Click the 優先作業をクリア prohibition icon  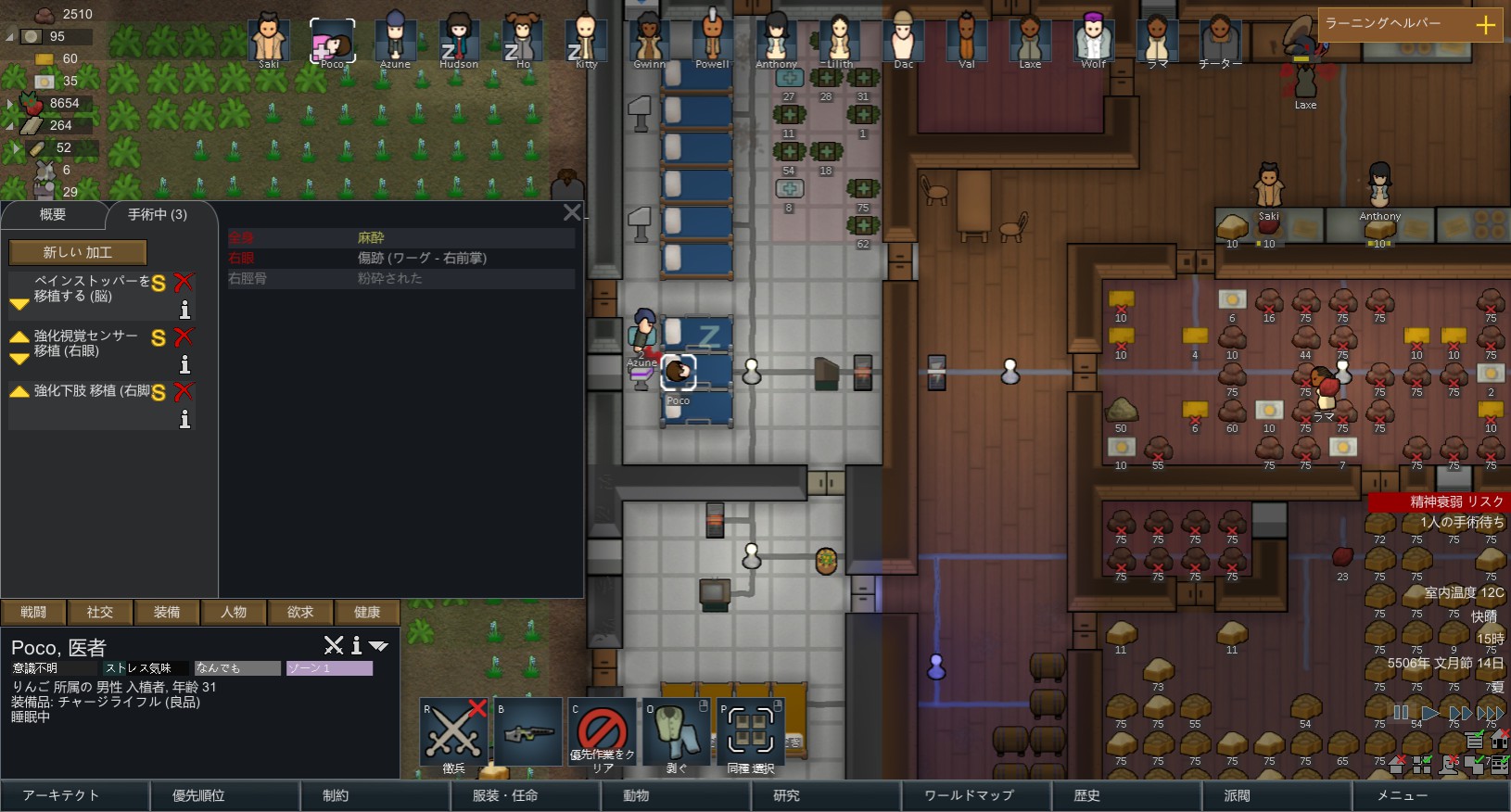pos(602,730)
